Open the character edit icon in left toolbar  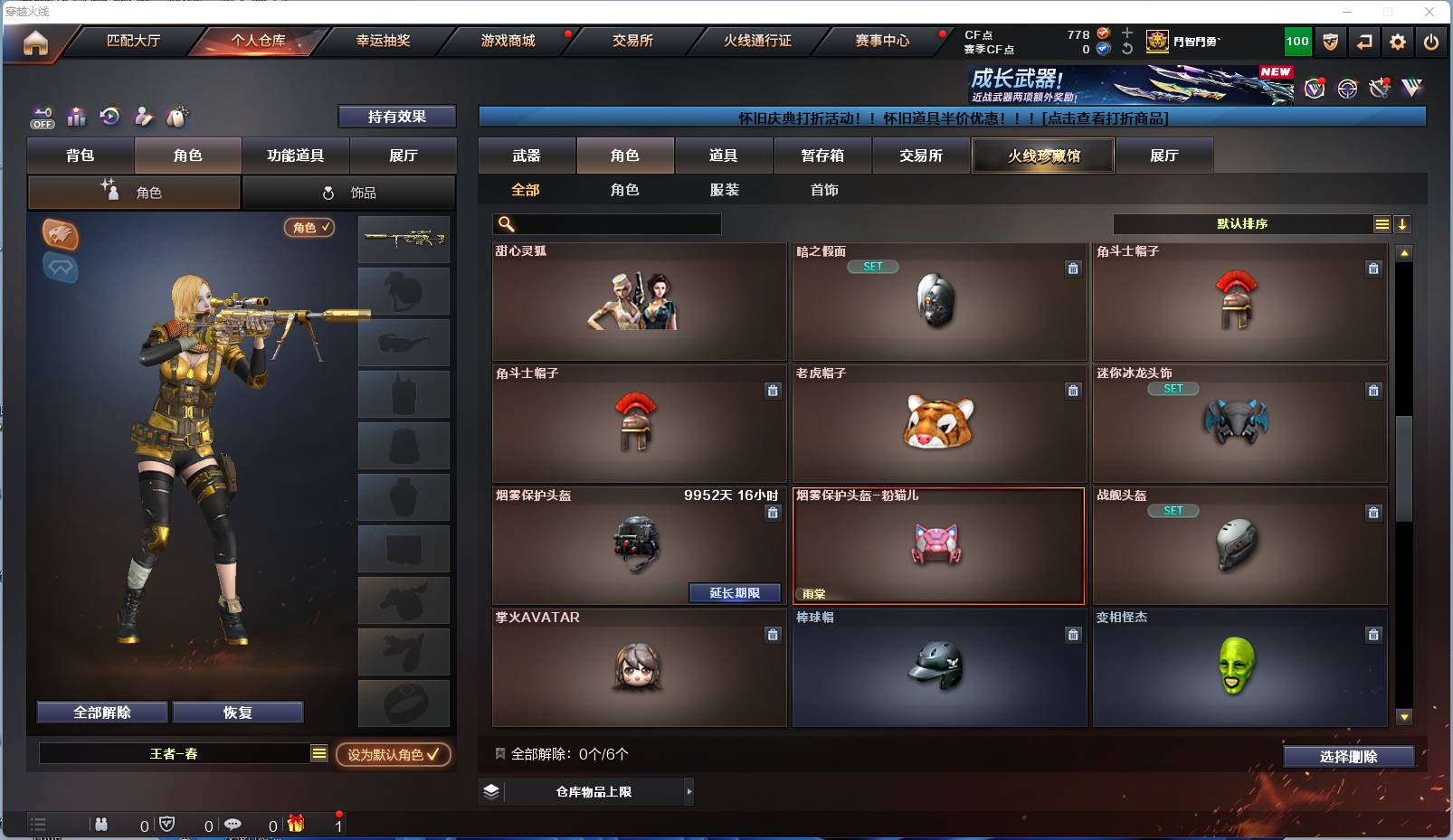point(144,117)
